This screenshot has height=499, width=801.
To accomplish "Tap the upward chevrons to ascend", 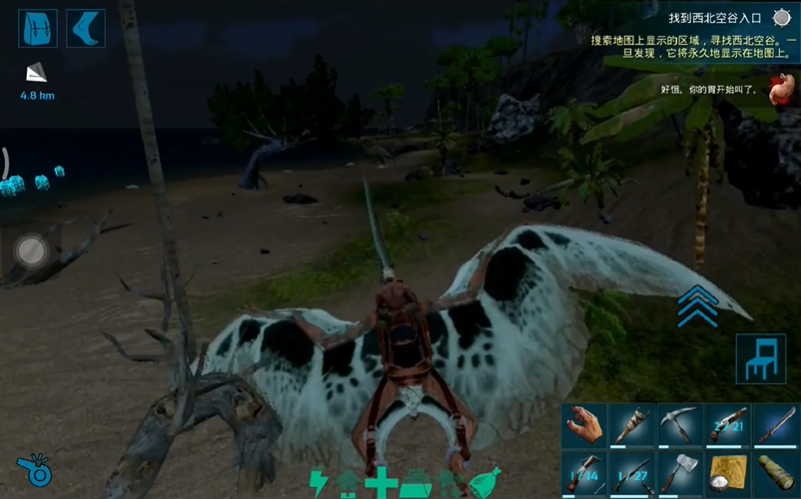I will point(698,305).
